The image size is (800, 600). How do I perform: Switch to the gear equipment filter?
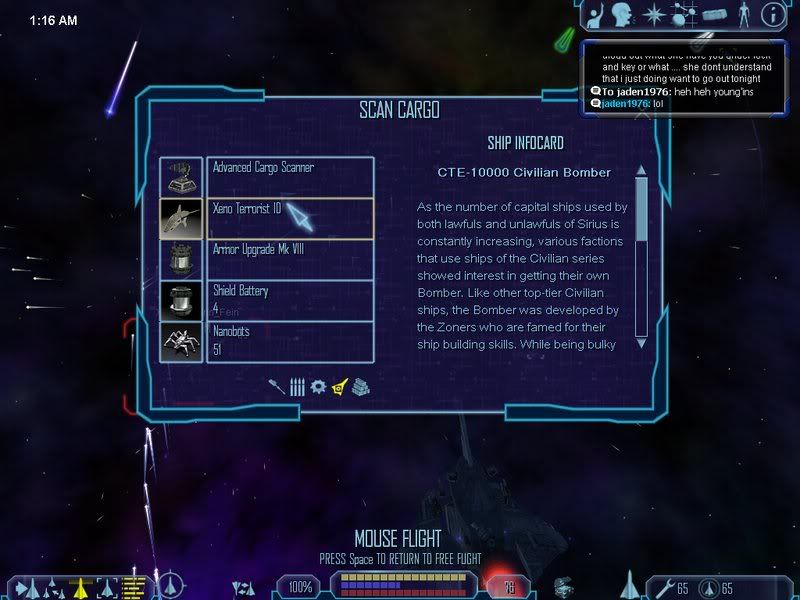tap(318, 386)
